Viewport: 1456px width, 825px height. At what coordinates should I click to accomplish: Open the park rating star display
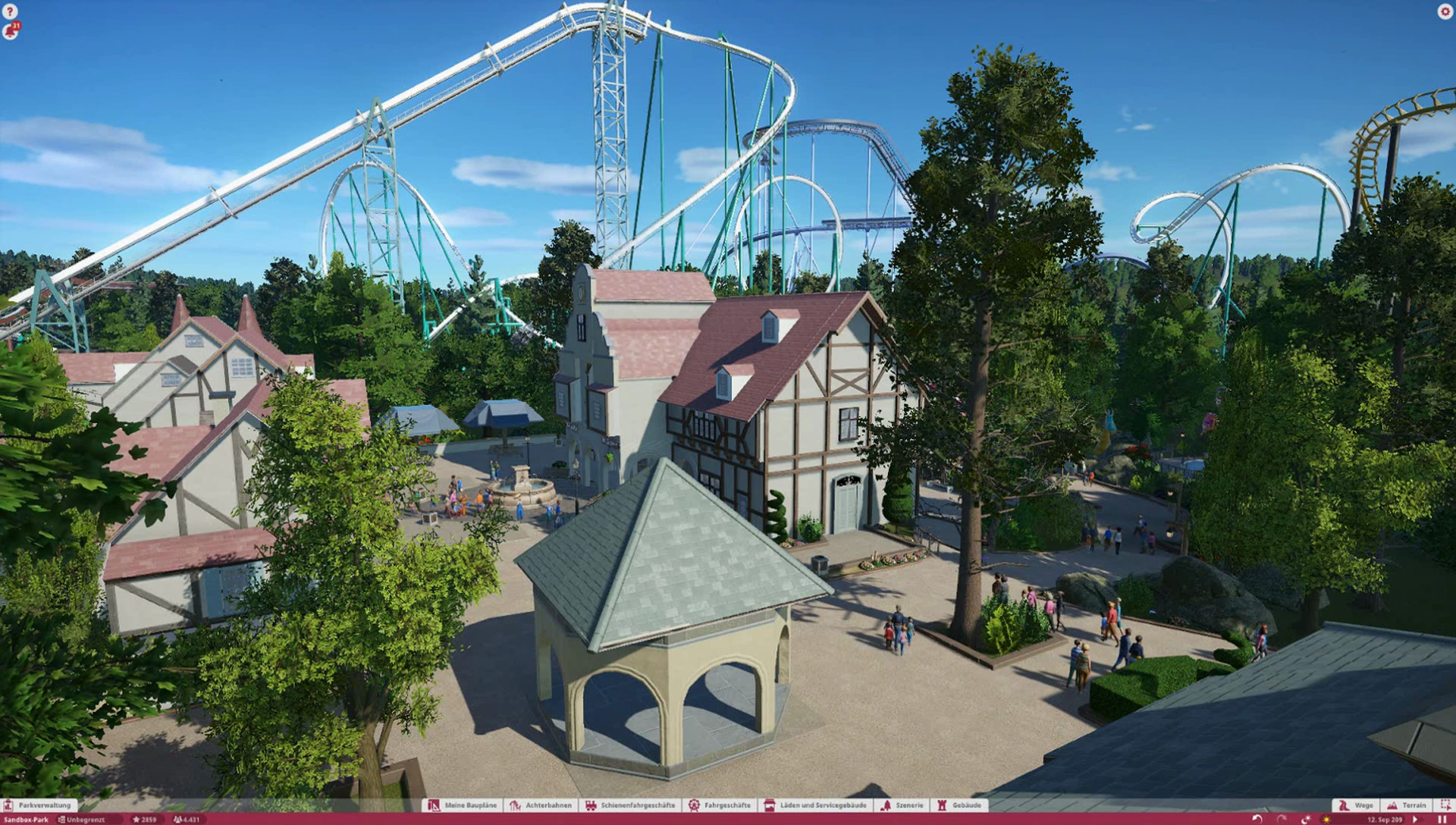[x=144, y=820]
